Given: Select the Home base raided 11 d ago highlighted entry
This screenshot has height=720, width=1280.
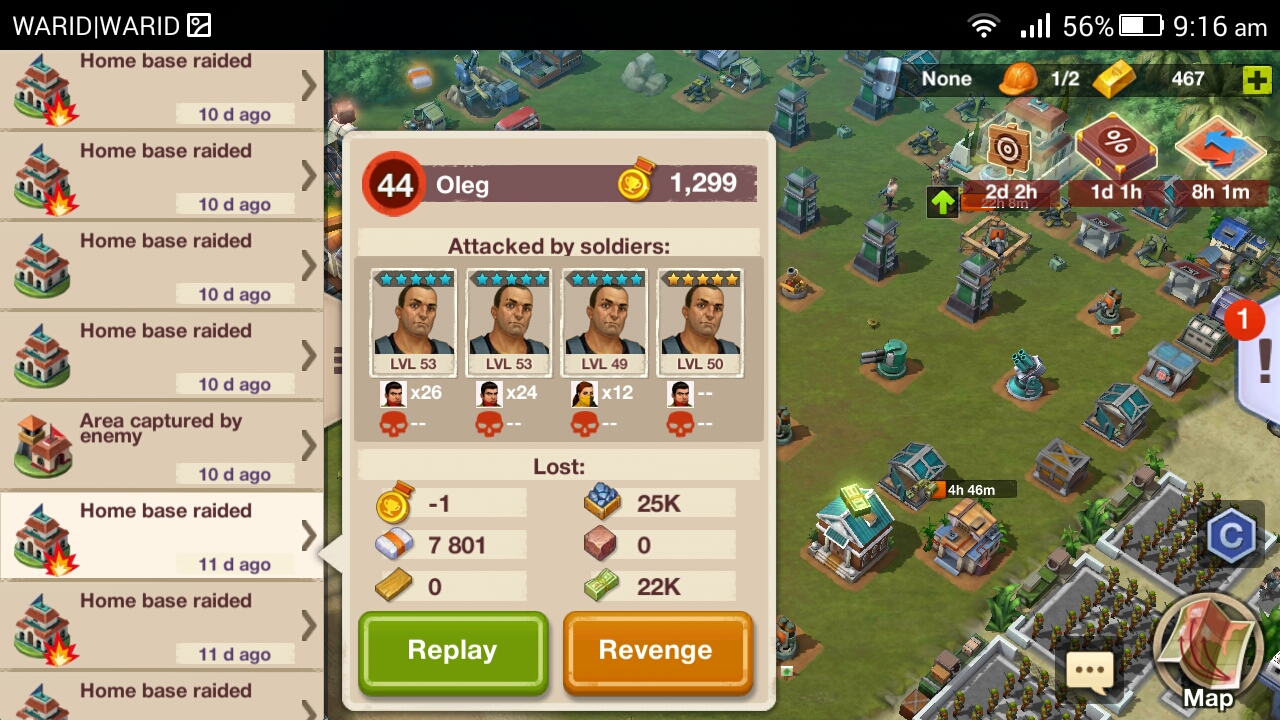Looking at the screenshot, I should (160, 535).
